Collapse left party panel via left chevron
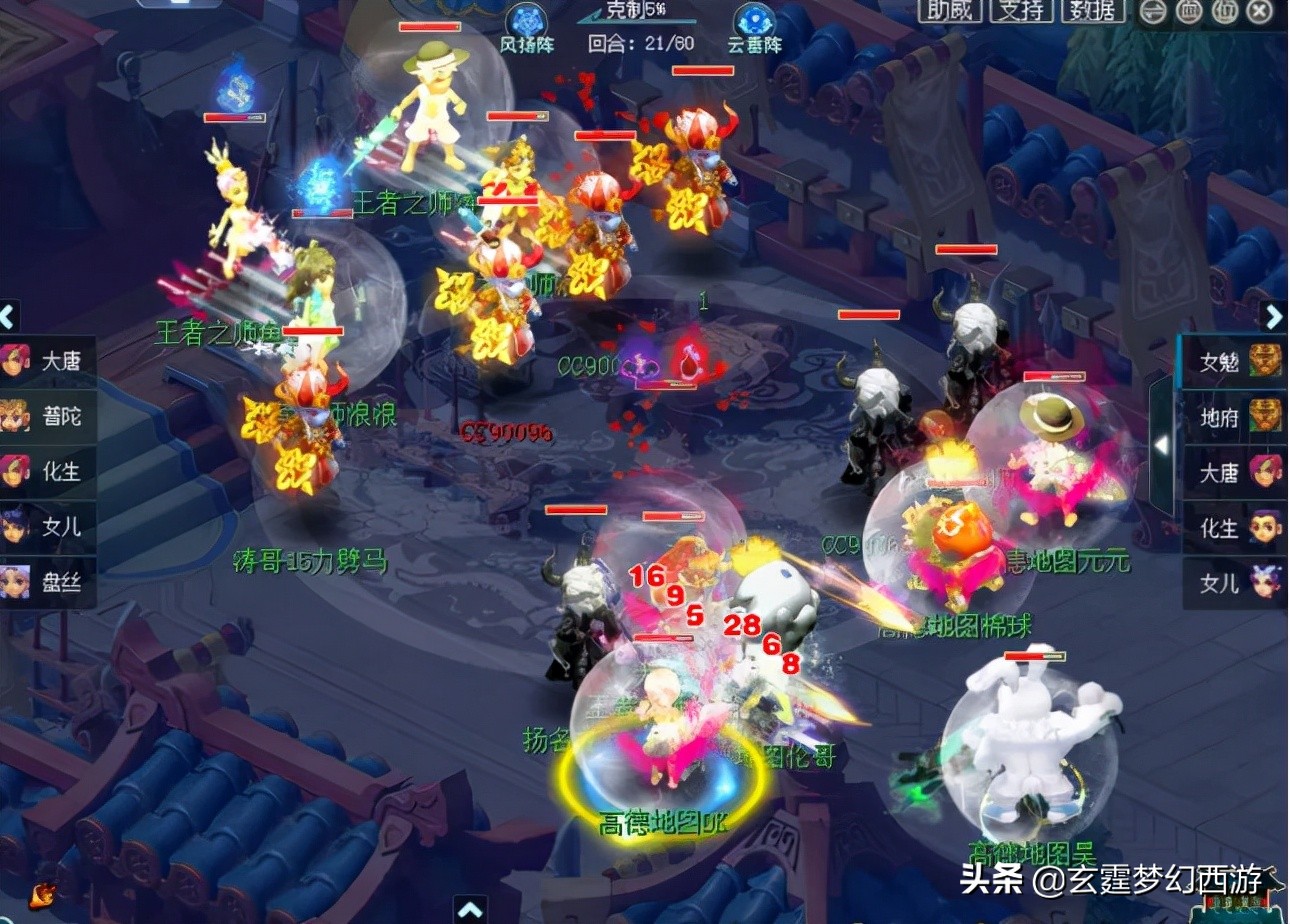The height and width of the screenshot is (924, 1290). pos(8,315)
